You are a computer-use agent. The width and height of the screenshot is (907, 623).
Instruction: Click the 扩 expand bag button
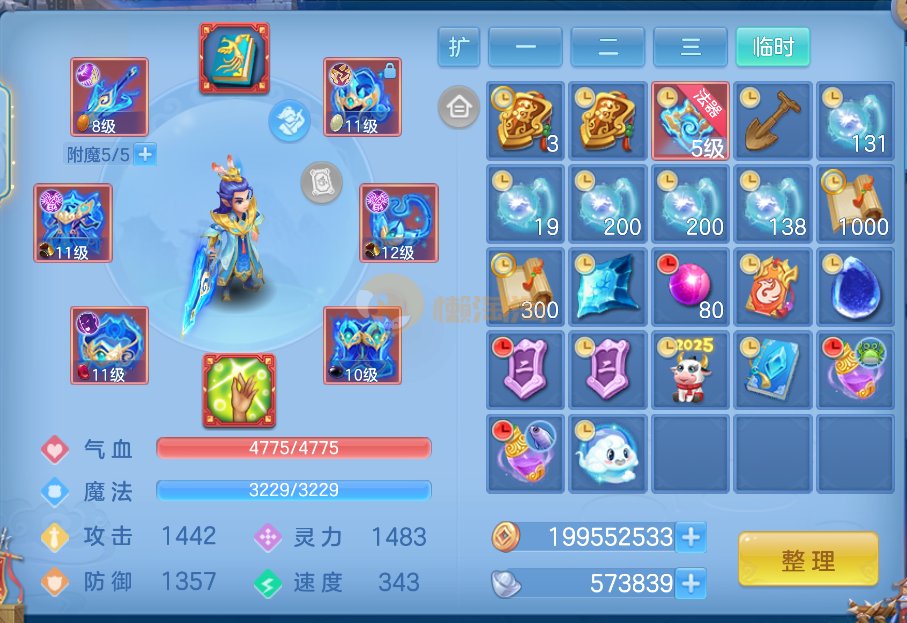pyautogui.click(x=459, y=46)
